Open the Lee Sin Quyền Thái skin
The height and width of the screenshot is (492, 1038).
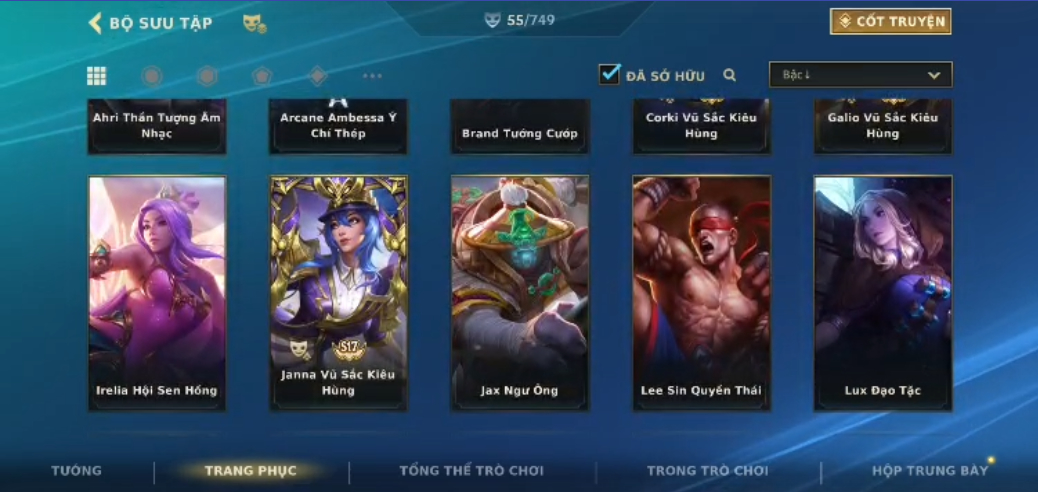click(701, 293)
